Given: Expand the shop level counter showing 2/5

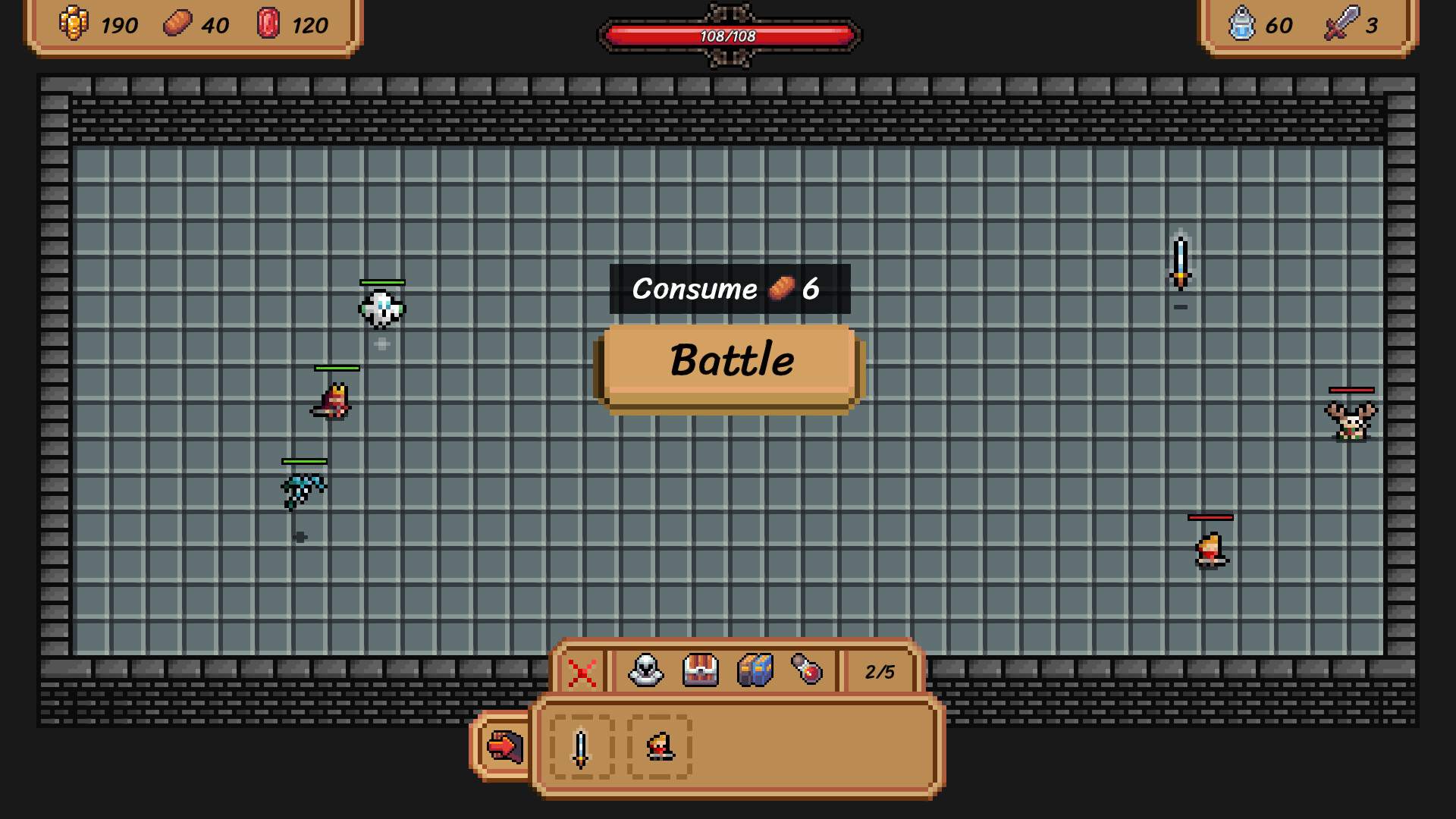Looking at the screenshot, I should coord(879,671).
